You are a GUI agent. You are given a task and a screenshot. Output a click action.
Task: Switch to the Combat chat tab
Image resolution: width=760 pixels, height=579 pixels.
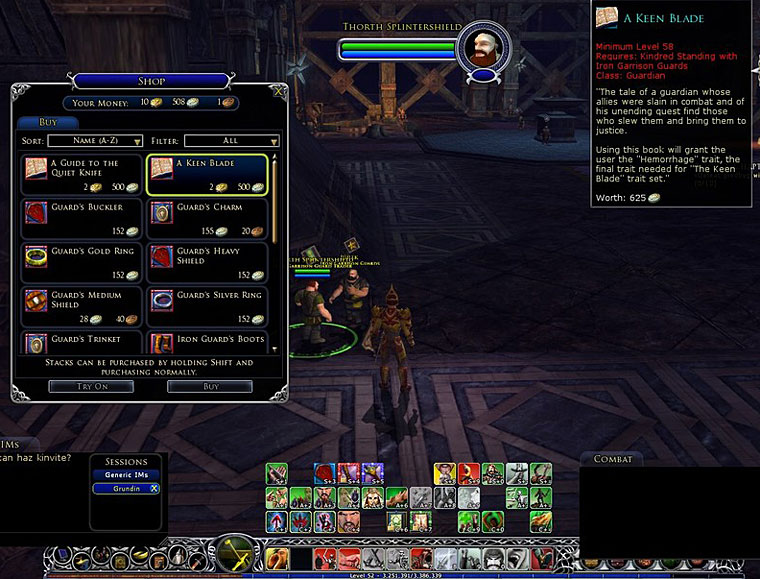tap(613, 459)
